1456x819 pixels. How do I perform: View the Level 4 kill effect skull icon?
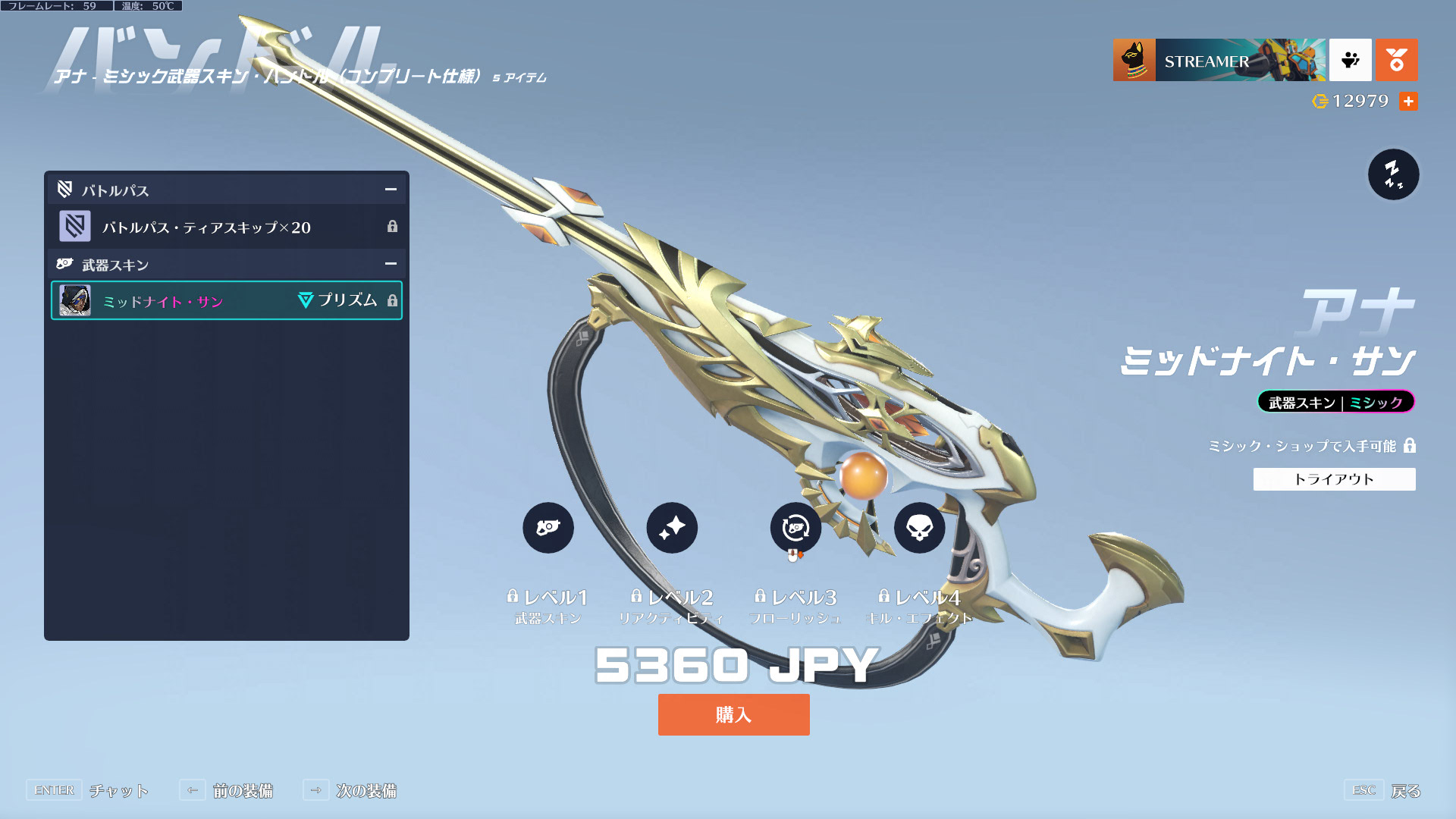tap(919, 528)
